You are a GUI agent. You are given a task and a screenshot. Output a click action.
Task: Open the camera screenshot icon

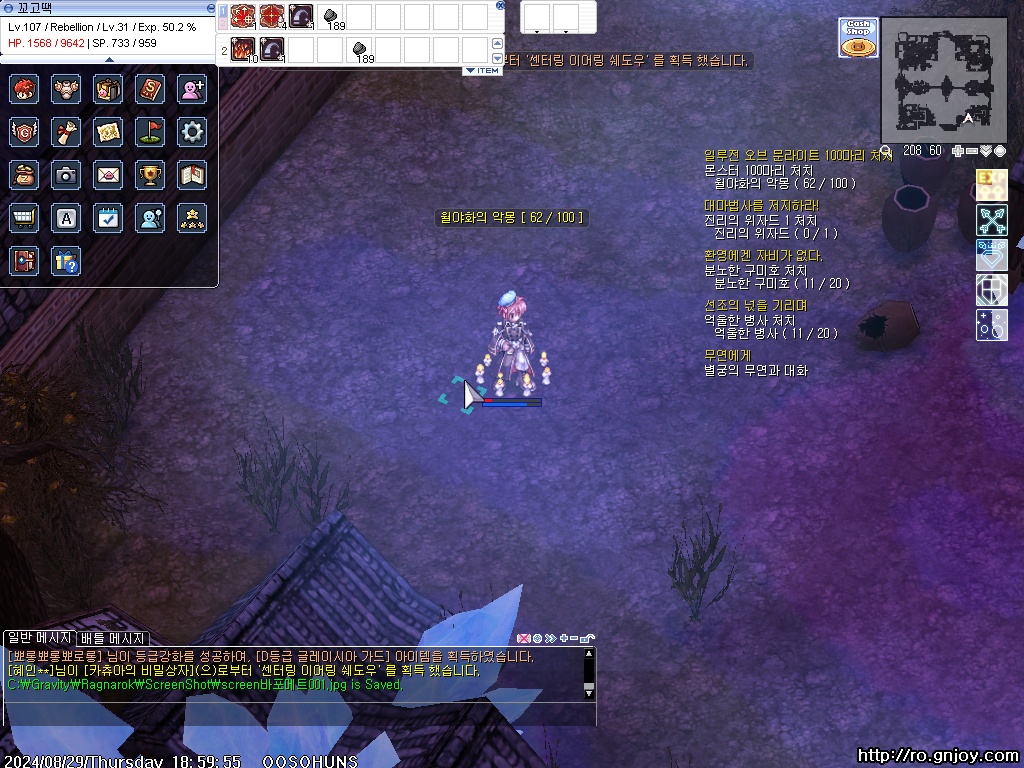point(66,175)
